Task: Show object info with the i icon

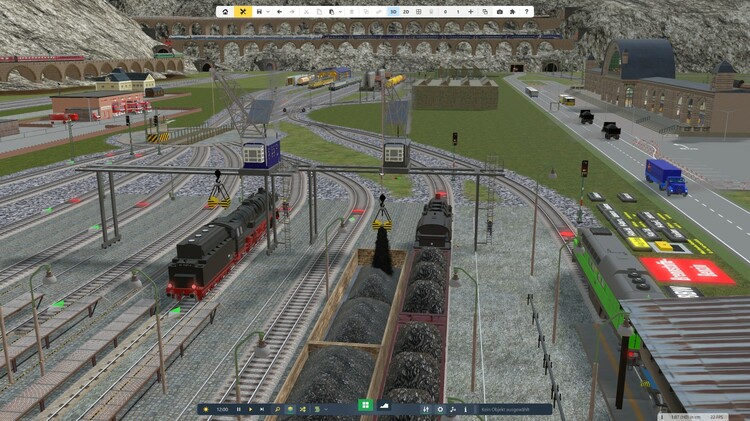Action: click(465, 409)
